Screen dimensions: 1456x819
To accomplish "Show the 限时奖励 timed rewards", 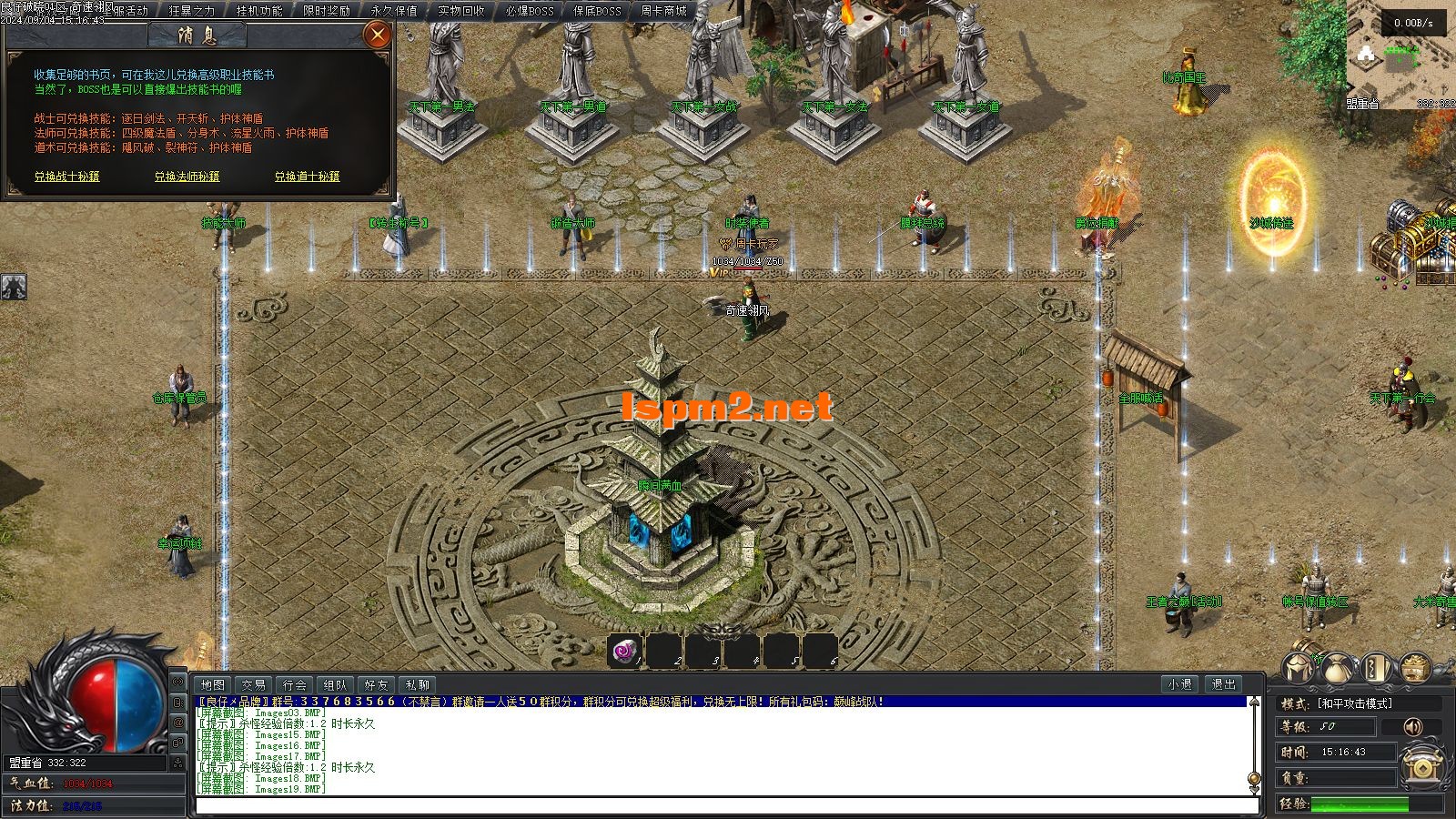I will pos(327,11).
